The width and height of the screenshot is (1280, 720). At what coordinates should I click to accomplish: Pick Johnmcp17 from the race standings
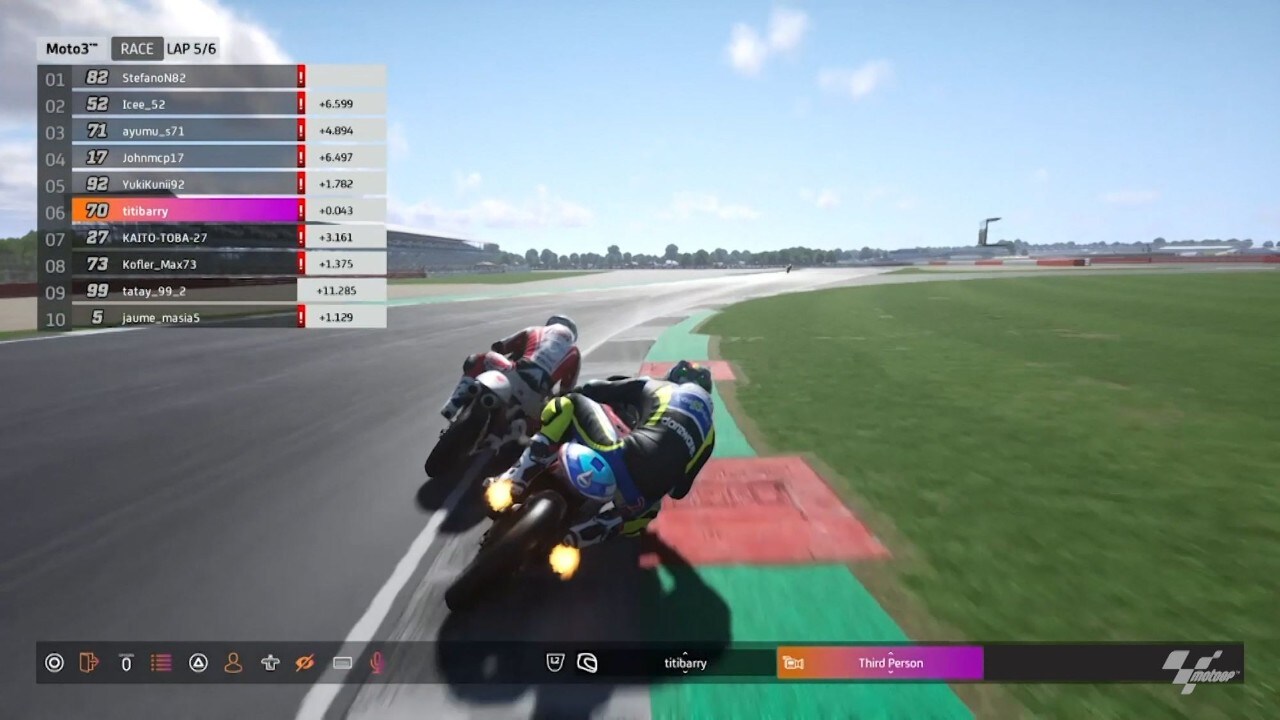tap(185, 158)
